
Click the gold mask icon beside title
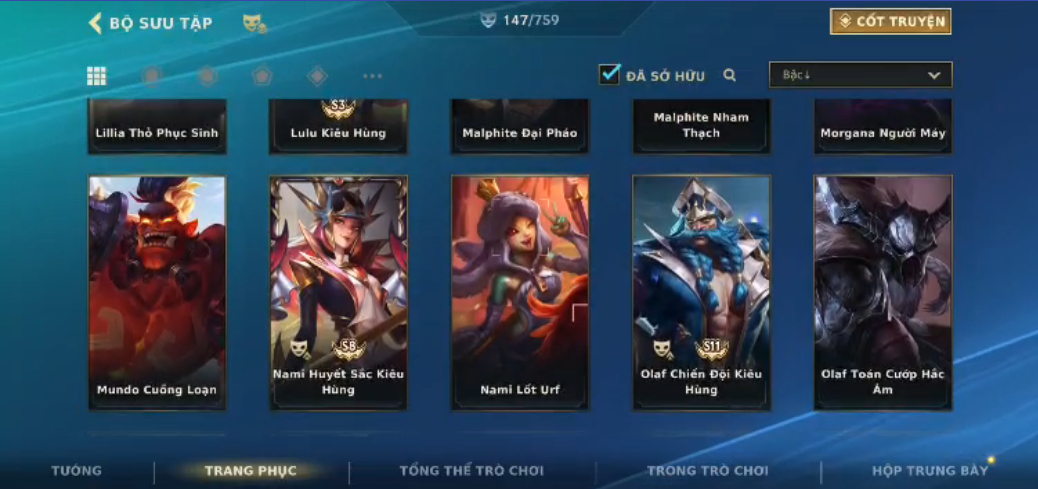tap(254, 23)
